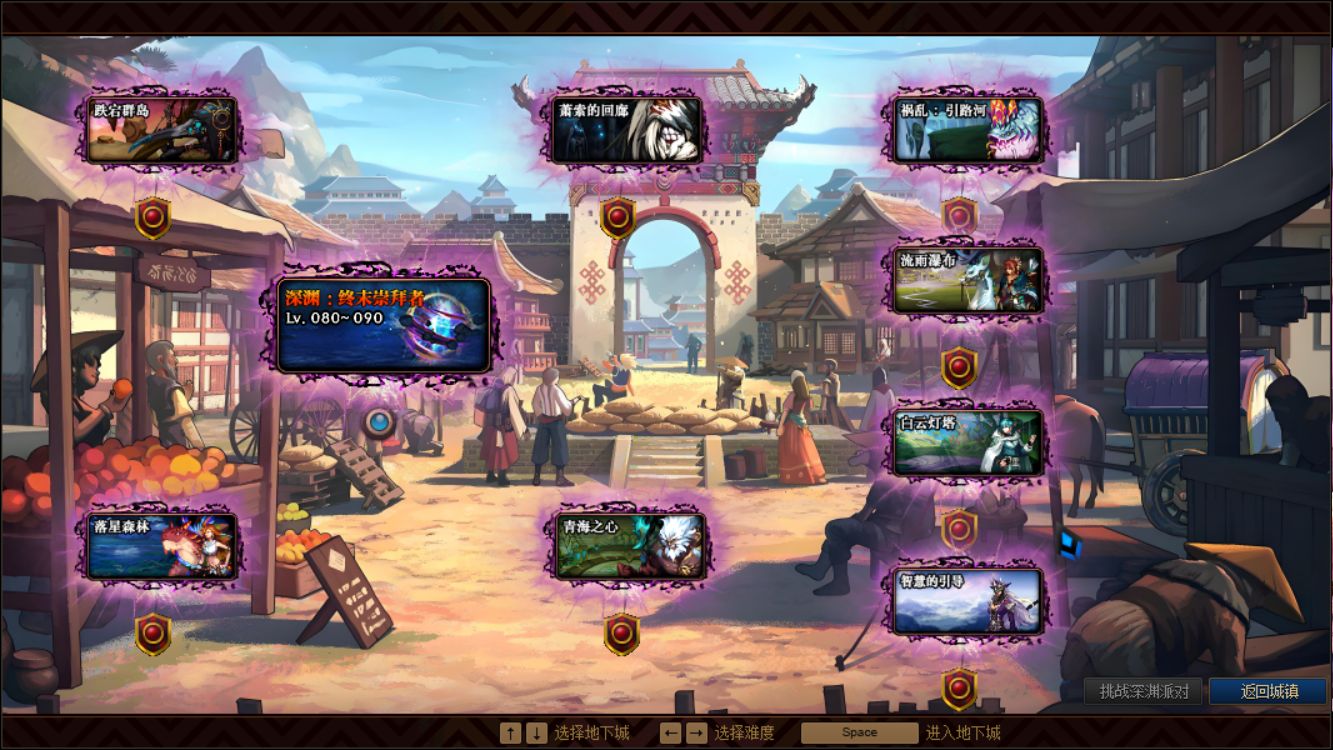Select the 跌宕群岛 dungeon tile
The height and width of the screenshot is (750, 1333).
[162, 130]
